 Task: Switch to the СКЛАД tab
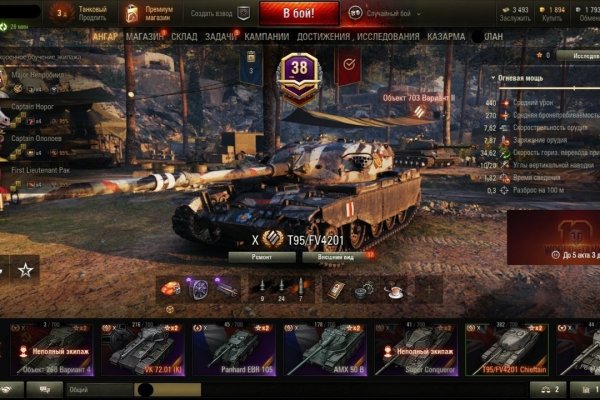point(184,36)
